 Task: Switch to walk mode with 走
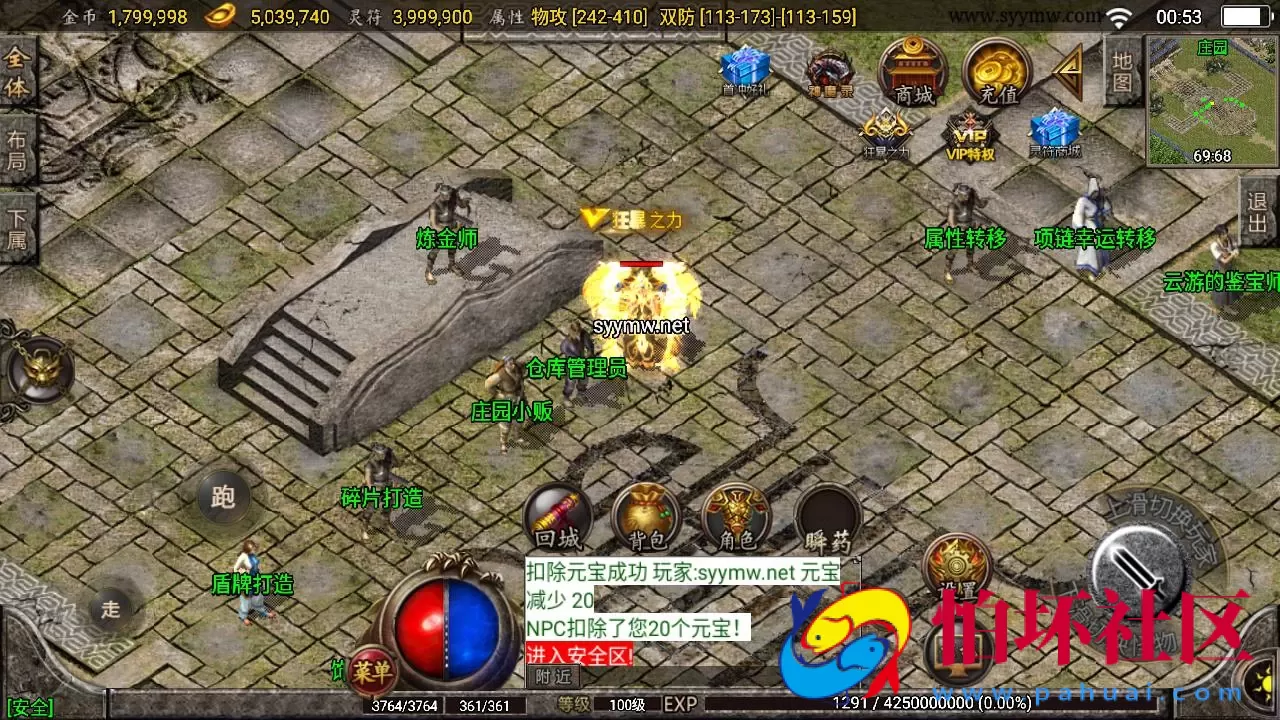pos(111,610)
